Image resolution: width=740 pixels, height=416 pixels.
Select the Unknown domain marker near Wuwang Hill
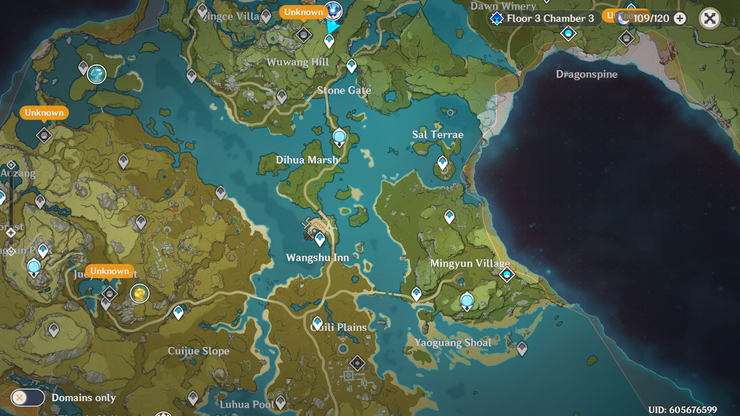click(x=304, y=34)
